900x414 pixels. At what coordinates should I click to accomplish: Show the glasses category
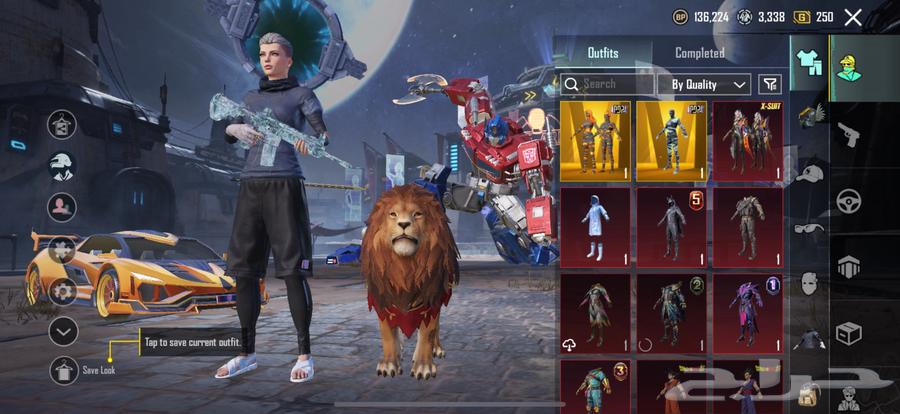click(809, 228)
